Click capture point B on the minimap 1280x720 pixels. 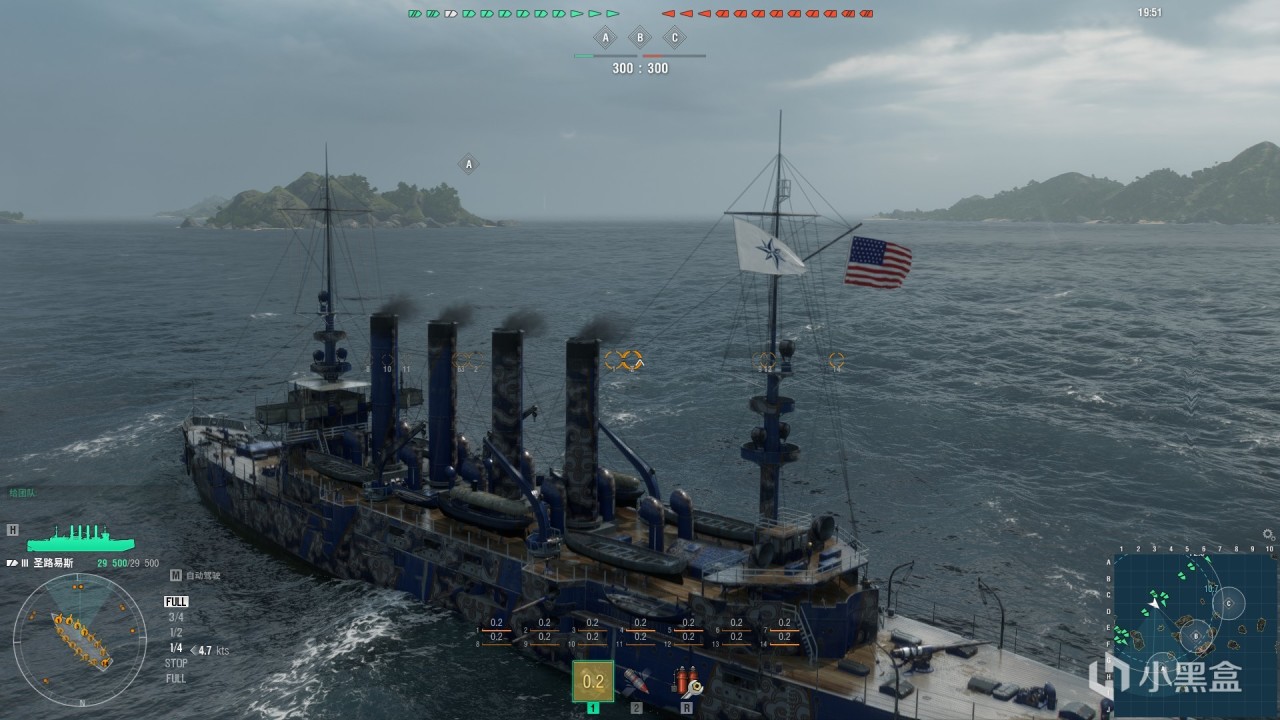tap(1196, 635)
